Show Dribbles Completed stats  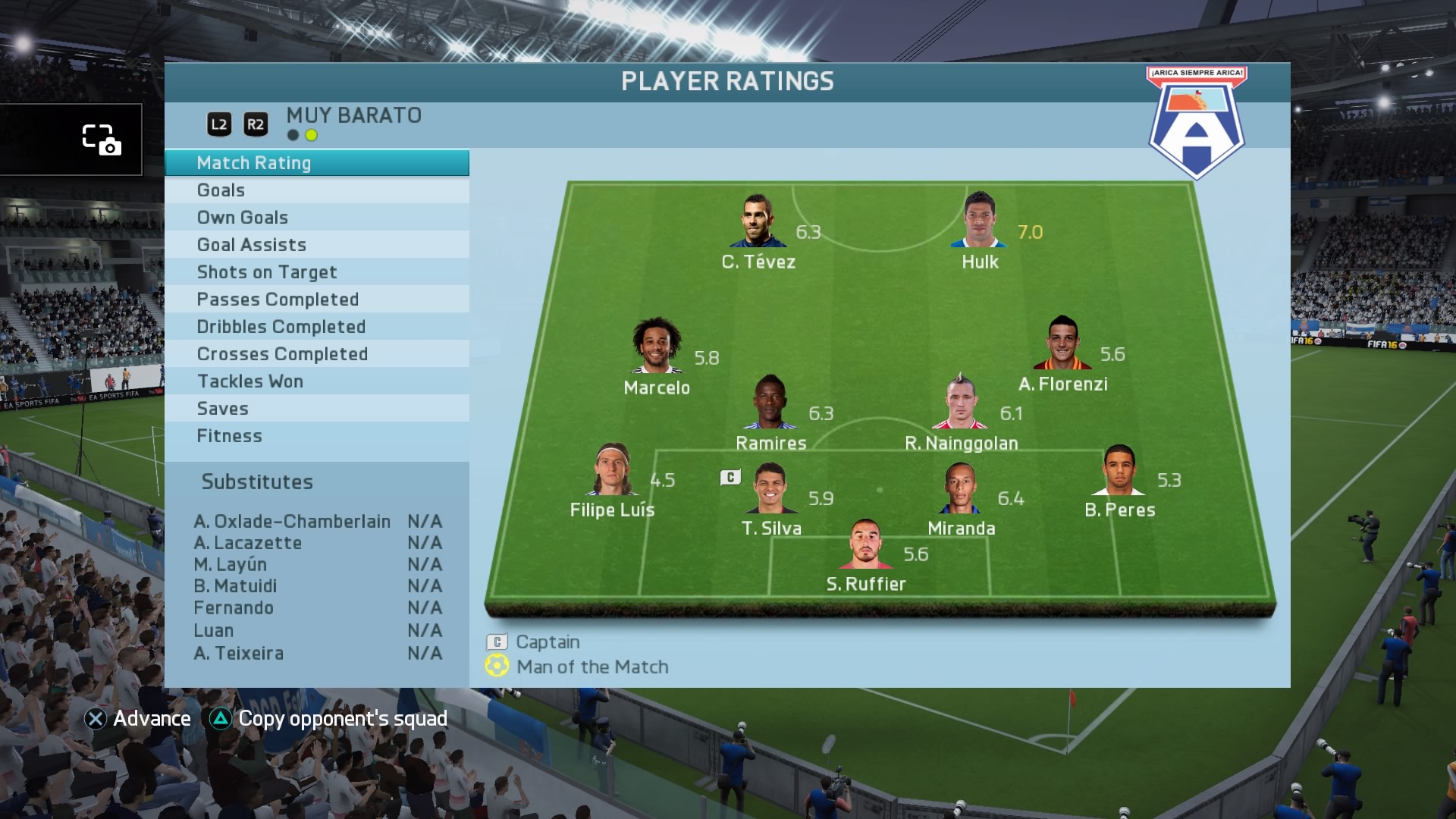tap(316, 327)
